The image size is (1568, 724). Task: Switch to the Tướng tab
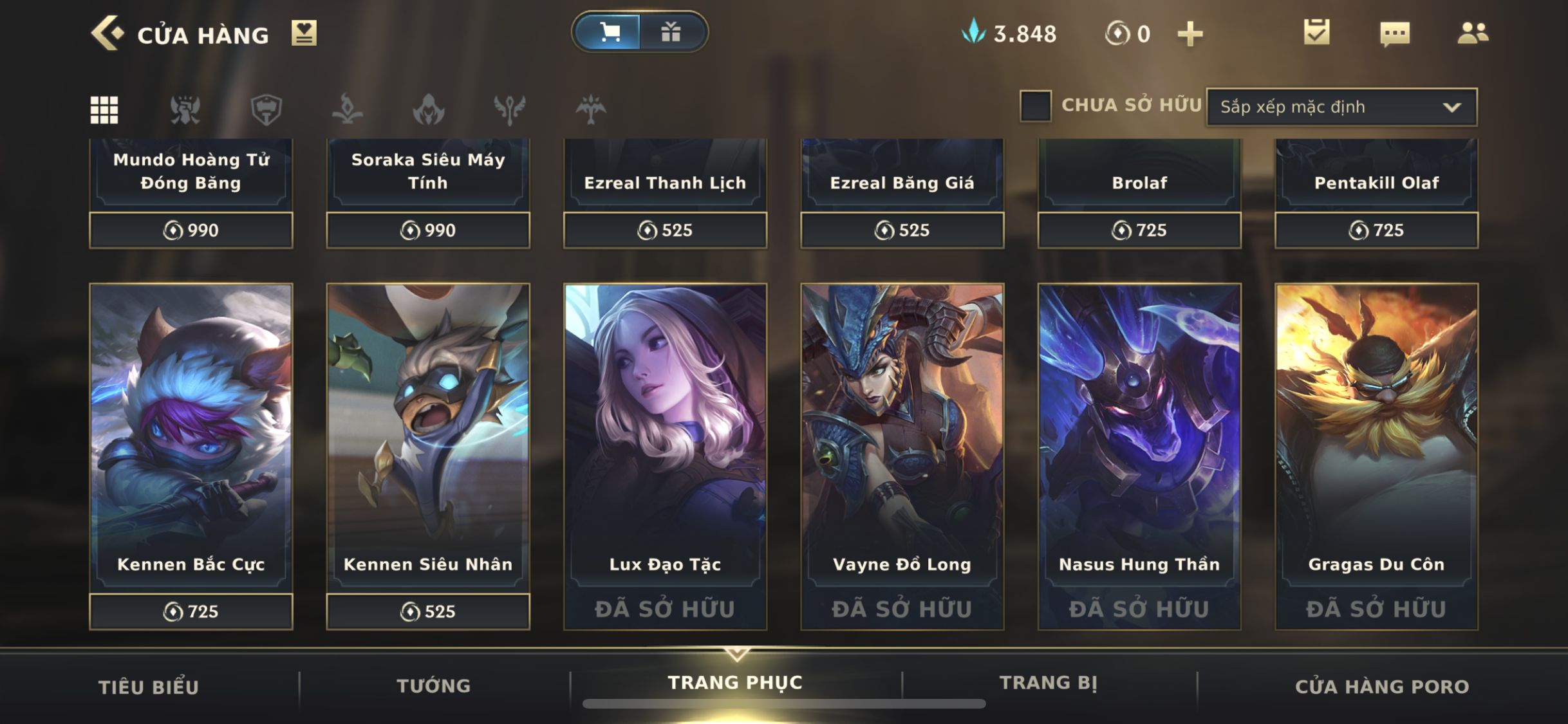pyautogui.click(x=434, y=686)
